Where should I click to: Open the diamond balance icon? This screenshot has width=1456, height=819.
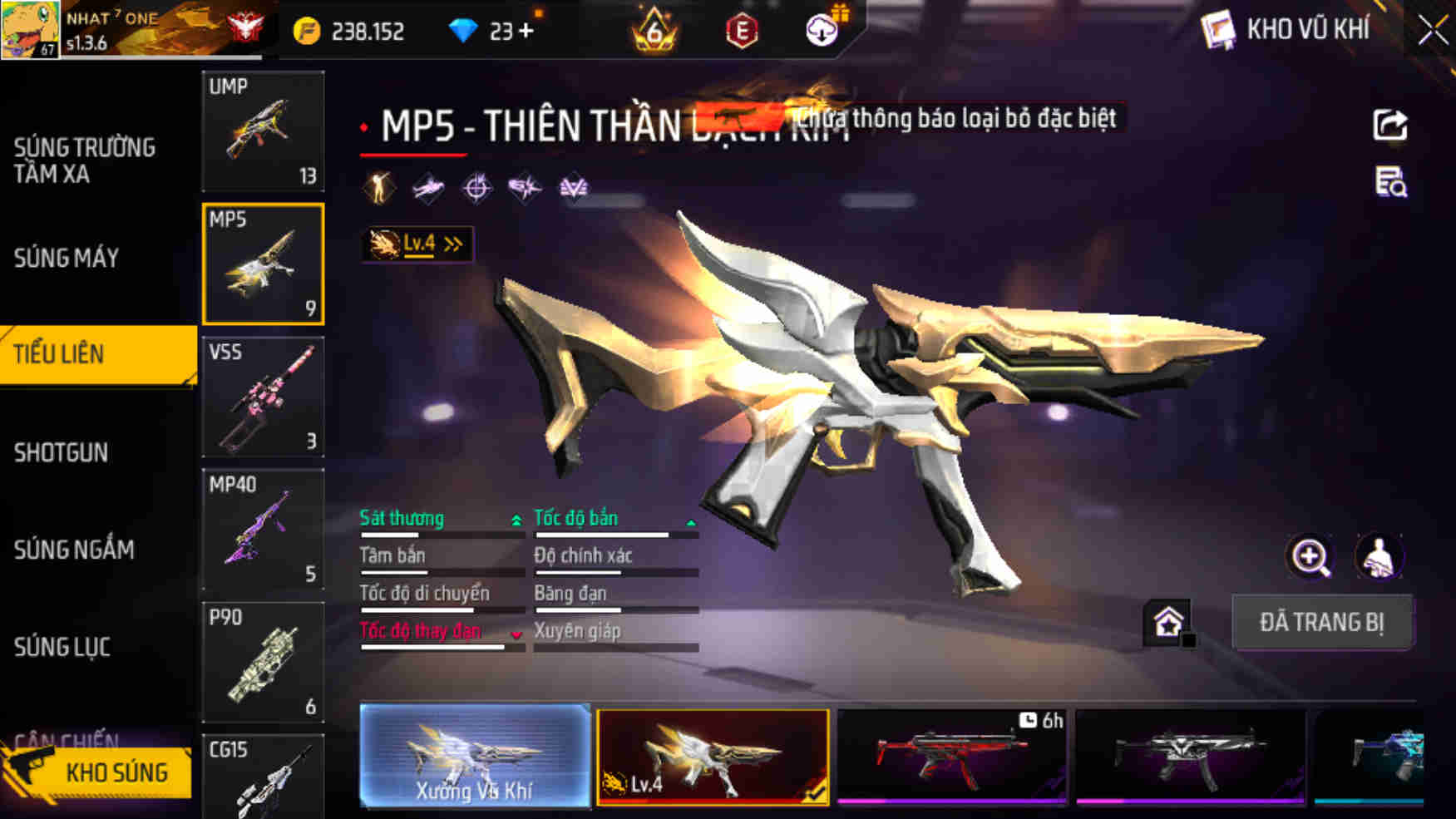[463, 31]
